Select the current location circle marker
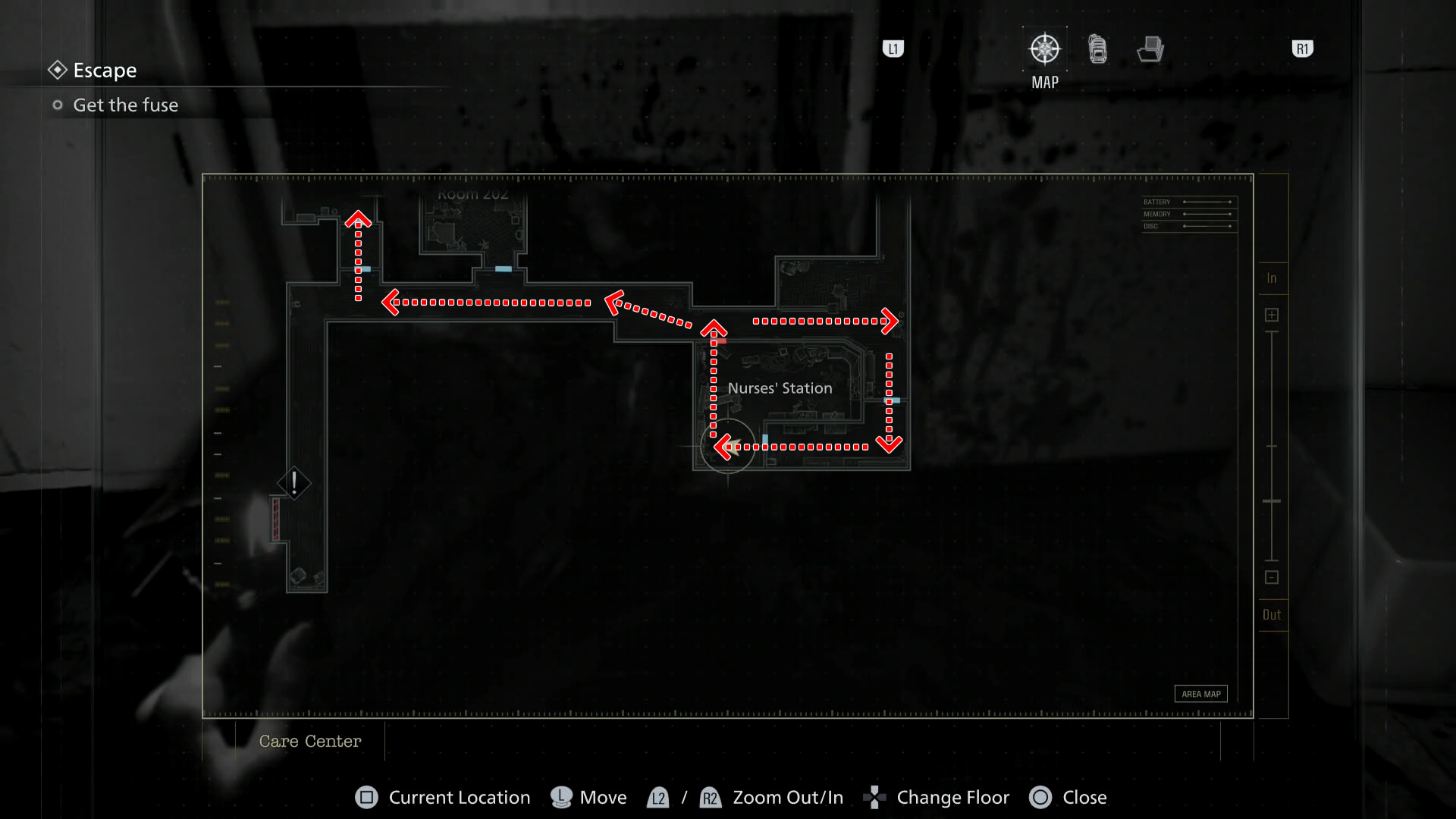This screenshot has width=1456, height=819. (727, 447)
